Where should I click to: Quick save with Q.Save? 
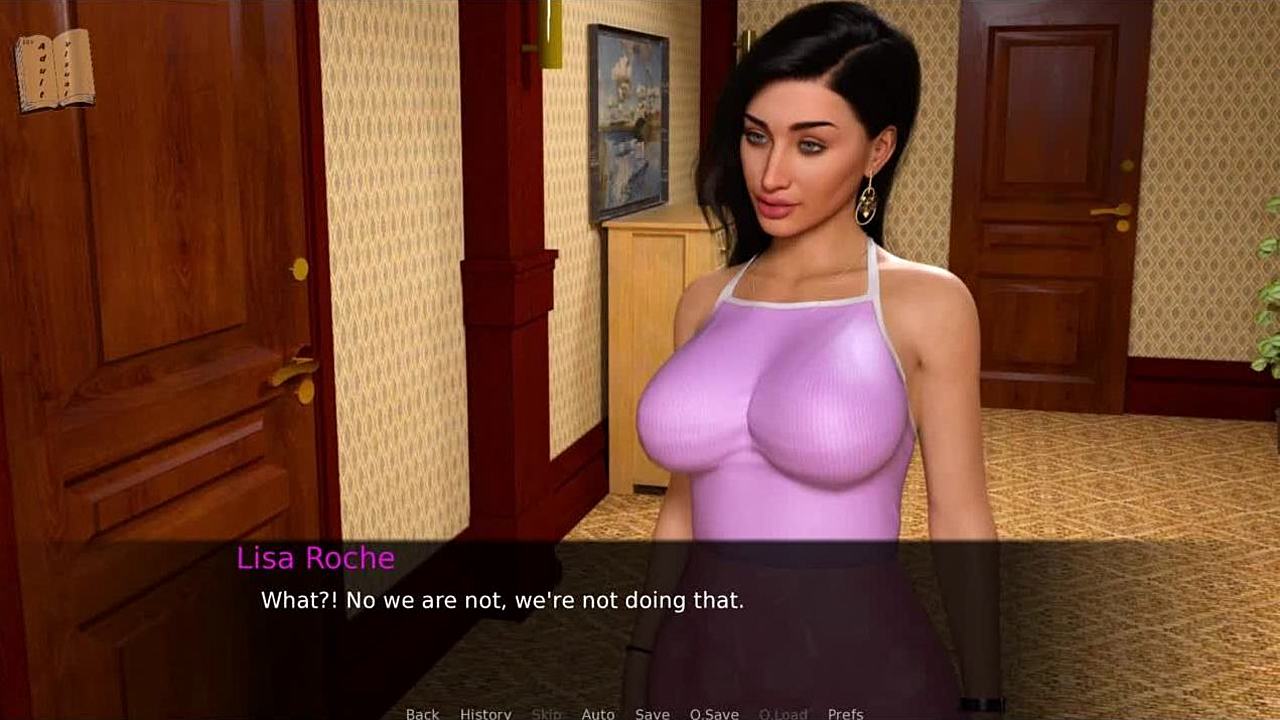click(714, 713)
